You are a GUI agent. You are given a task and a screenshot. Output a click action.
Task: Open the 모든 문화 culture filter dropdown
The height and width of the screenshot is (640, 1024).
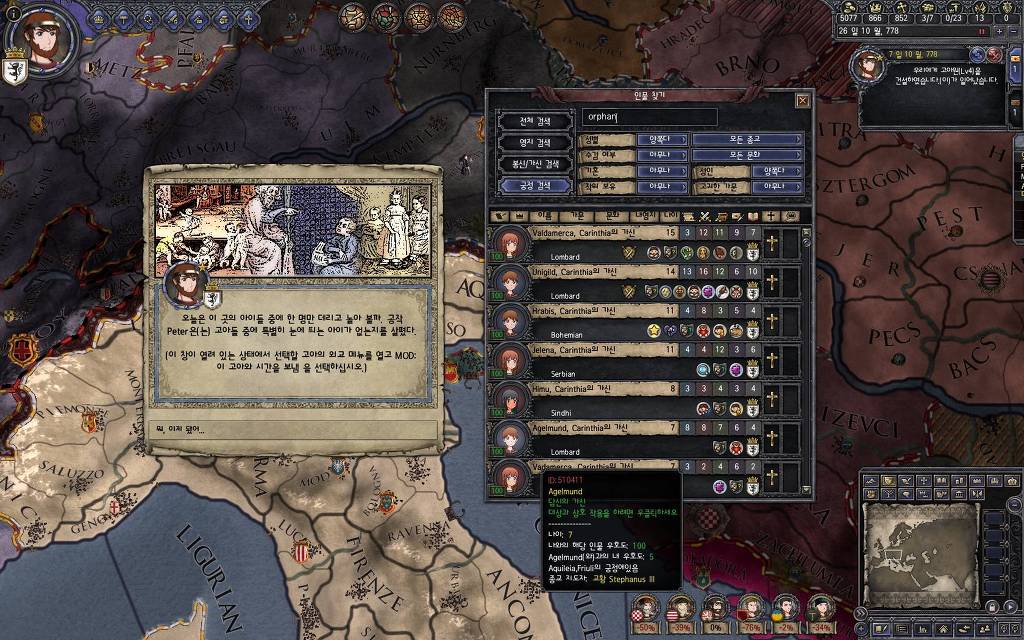tap(748, 155)
